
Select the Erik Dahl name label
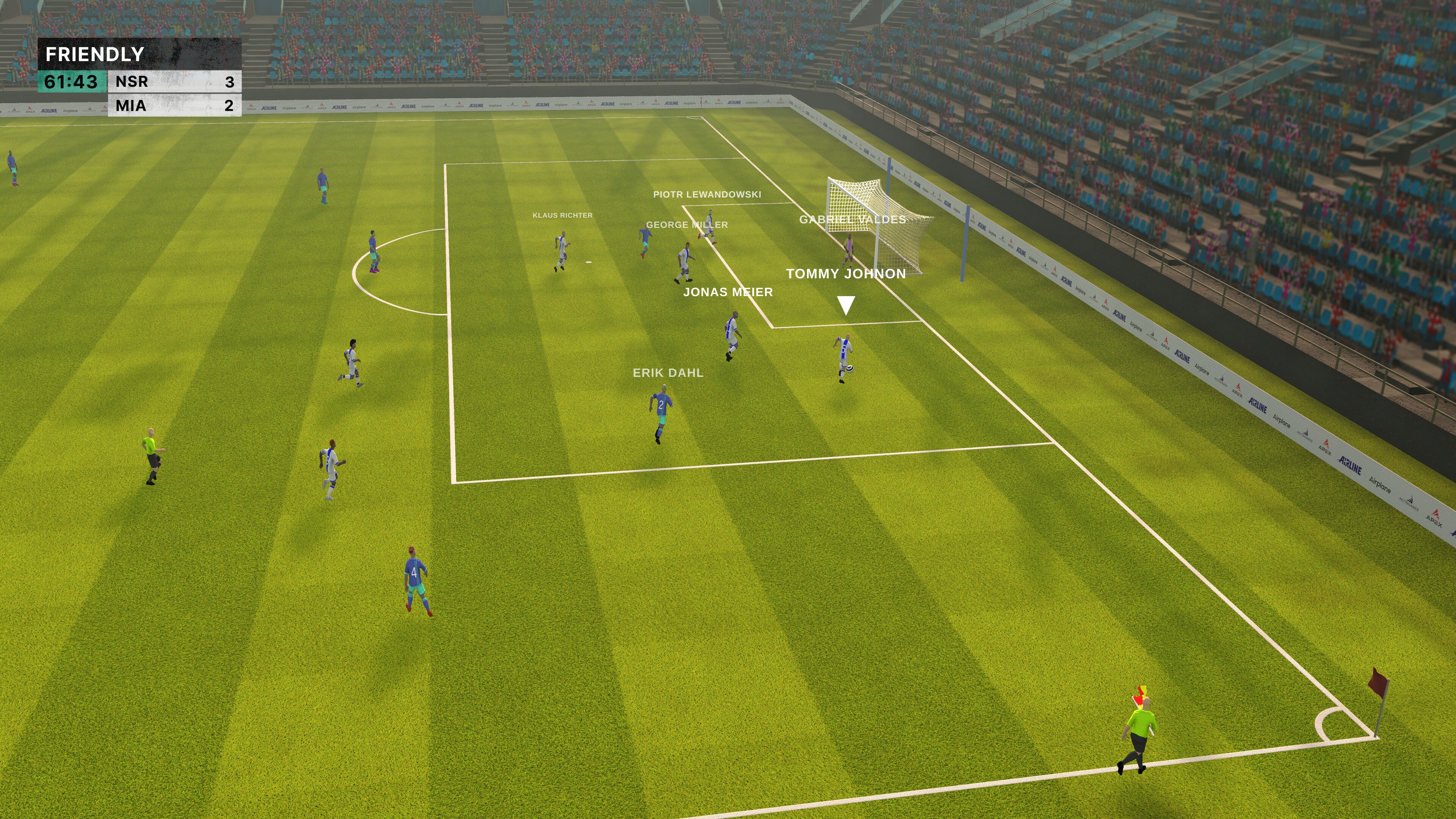click(668, 372)
